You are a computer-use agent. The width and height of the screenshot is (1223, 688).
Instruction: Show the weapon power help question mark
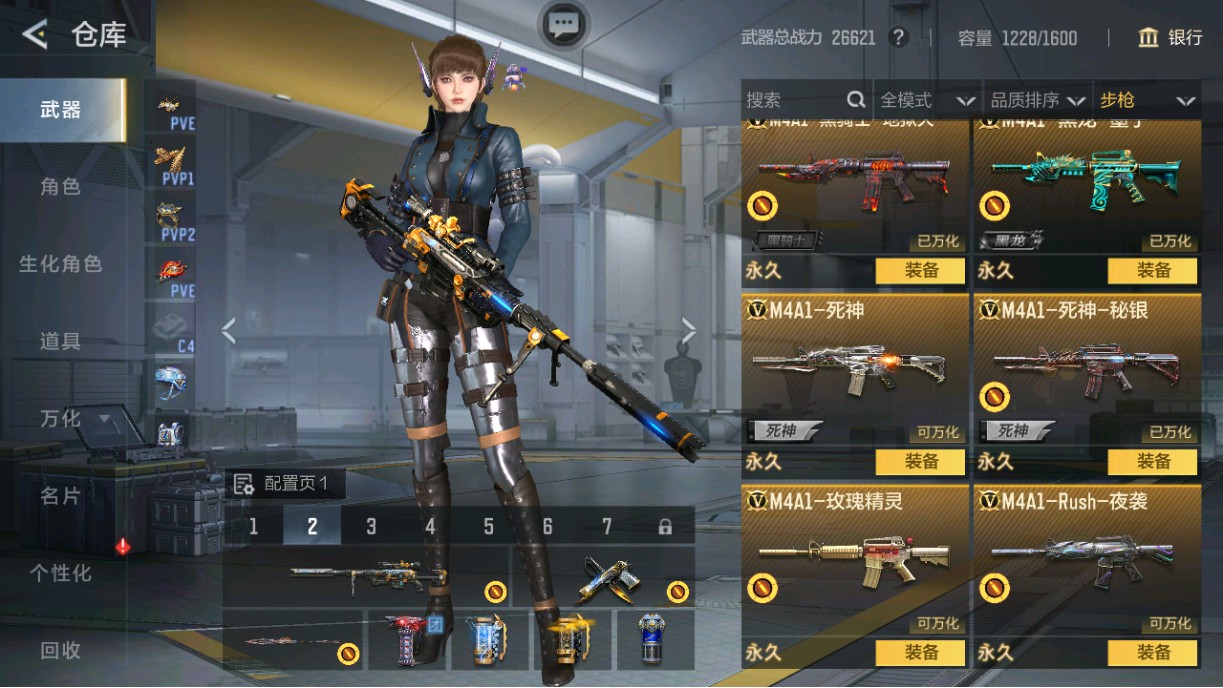(899, 38)
